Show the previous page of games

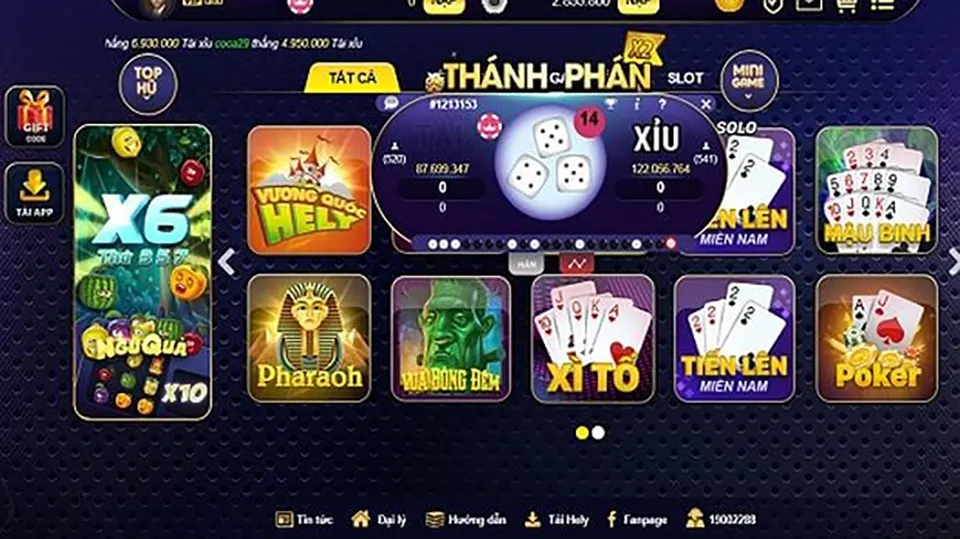click(x=227, y=262)
